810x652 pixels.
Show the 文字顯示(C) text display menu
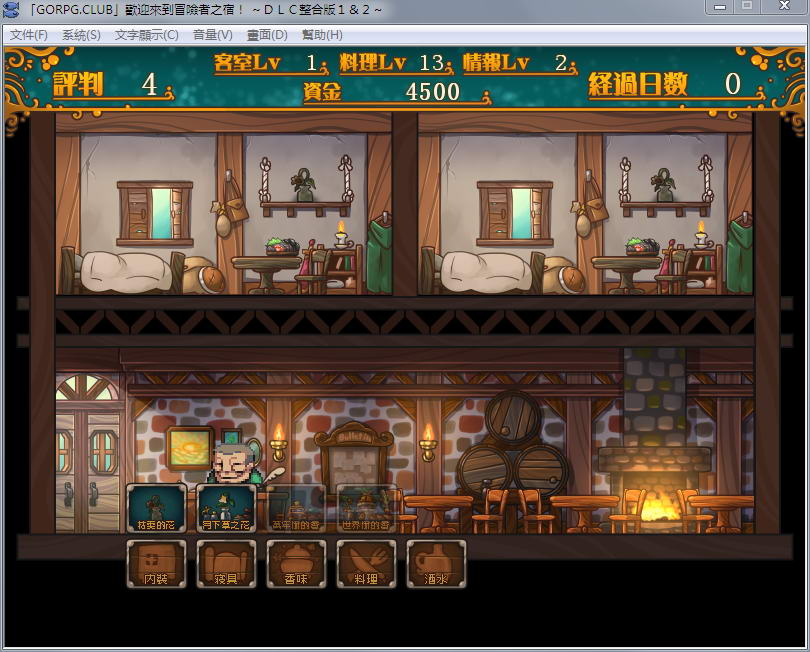click(146, 35)
